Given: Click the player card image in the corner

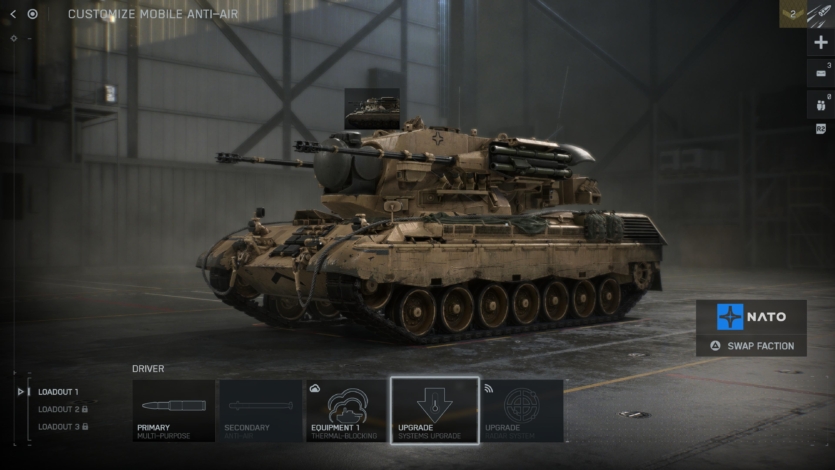Looking at the screenshot, I should (821, 14).
